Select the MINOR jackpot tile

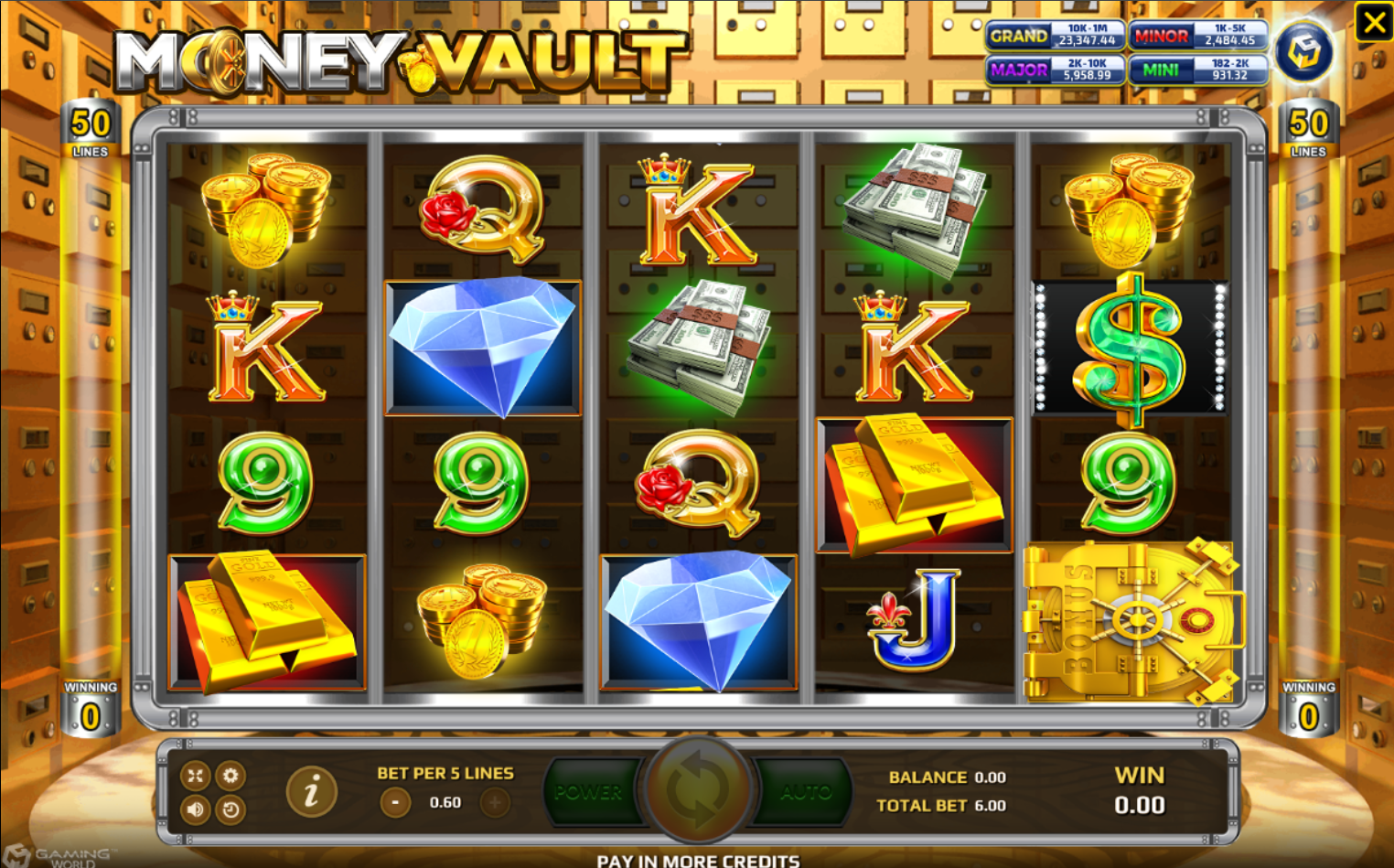[x=1198, y=36]
